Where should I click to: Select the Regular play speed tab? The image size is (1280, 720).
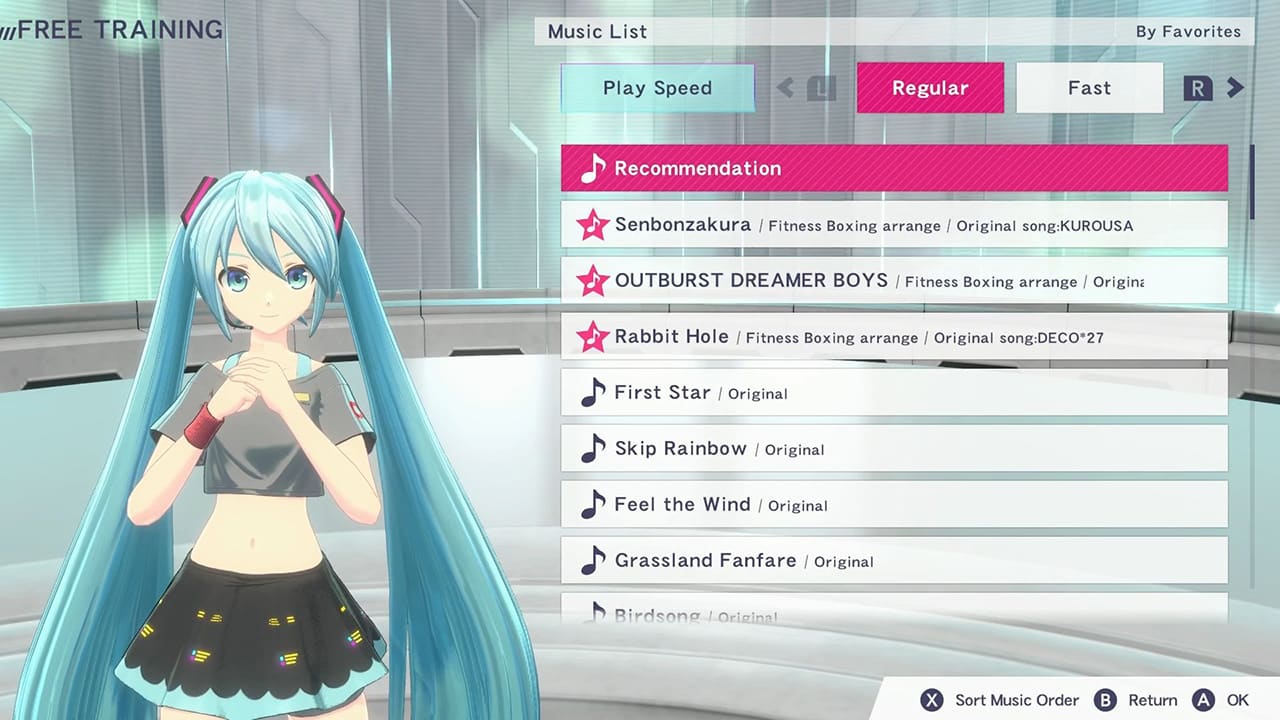(930, 88)
